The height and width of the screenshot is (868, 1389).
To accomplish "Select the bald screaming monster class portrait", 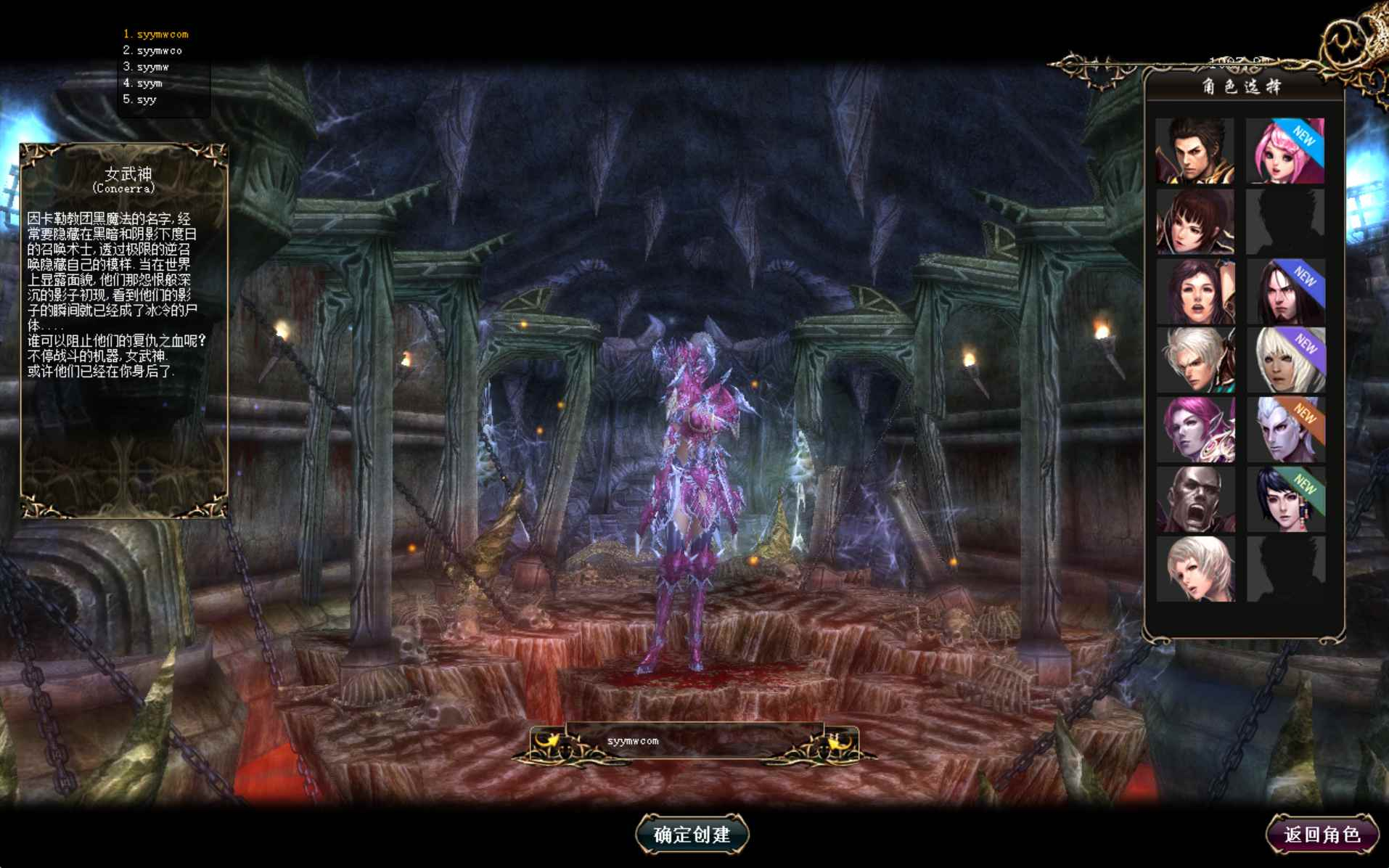I will 1197,499.
